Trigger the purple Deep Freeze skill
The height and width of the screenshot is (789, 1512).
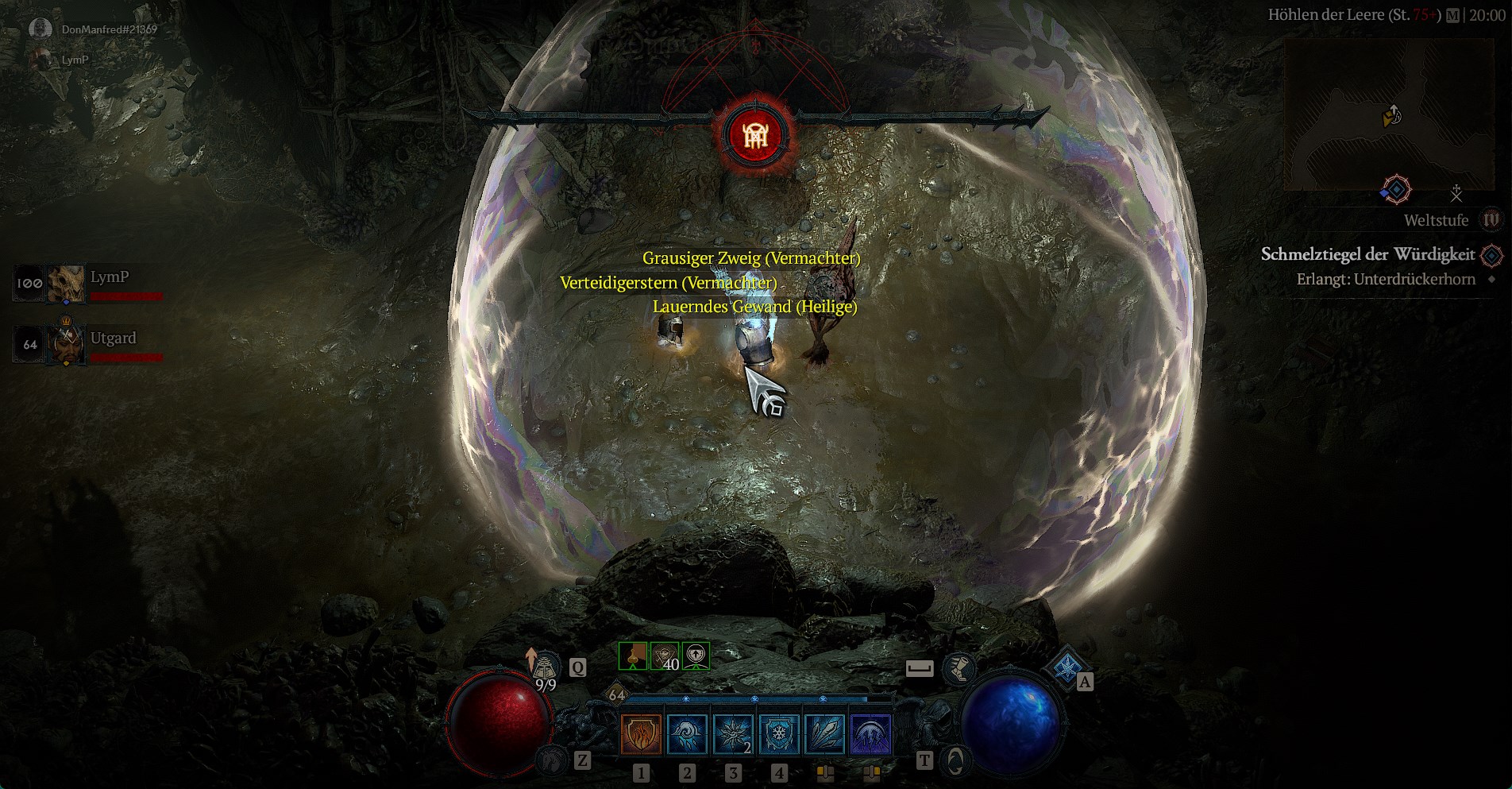coord(871,733)
